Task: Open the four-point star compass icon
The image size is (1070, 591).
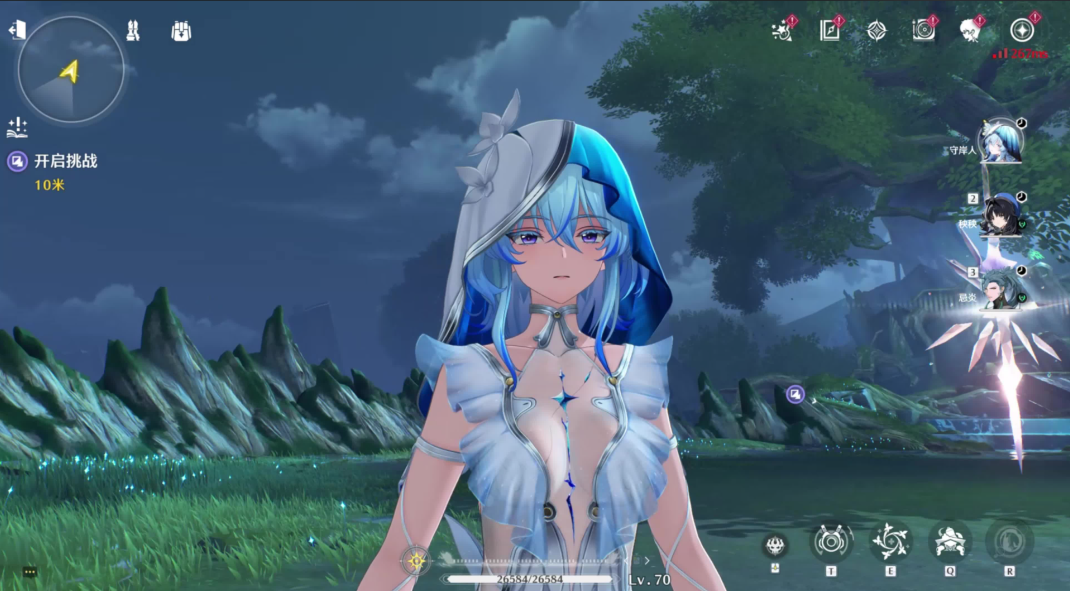Action: (x=876, y=31)
